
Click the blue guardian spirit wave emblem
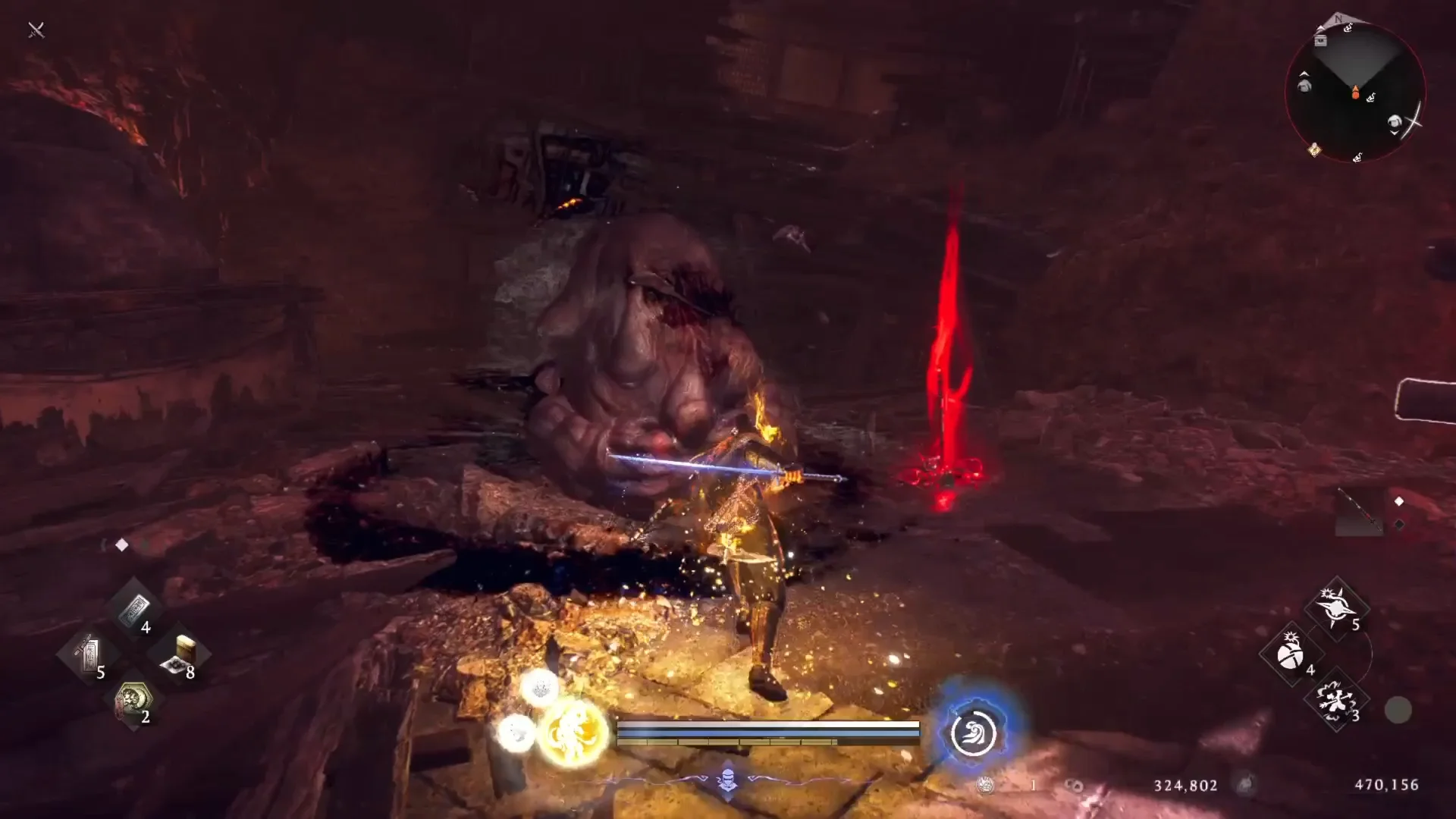(974, 733)
